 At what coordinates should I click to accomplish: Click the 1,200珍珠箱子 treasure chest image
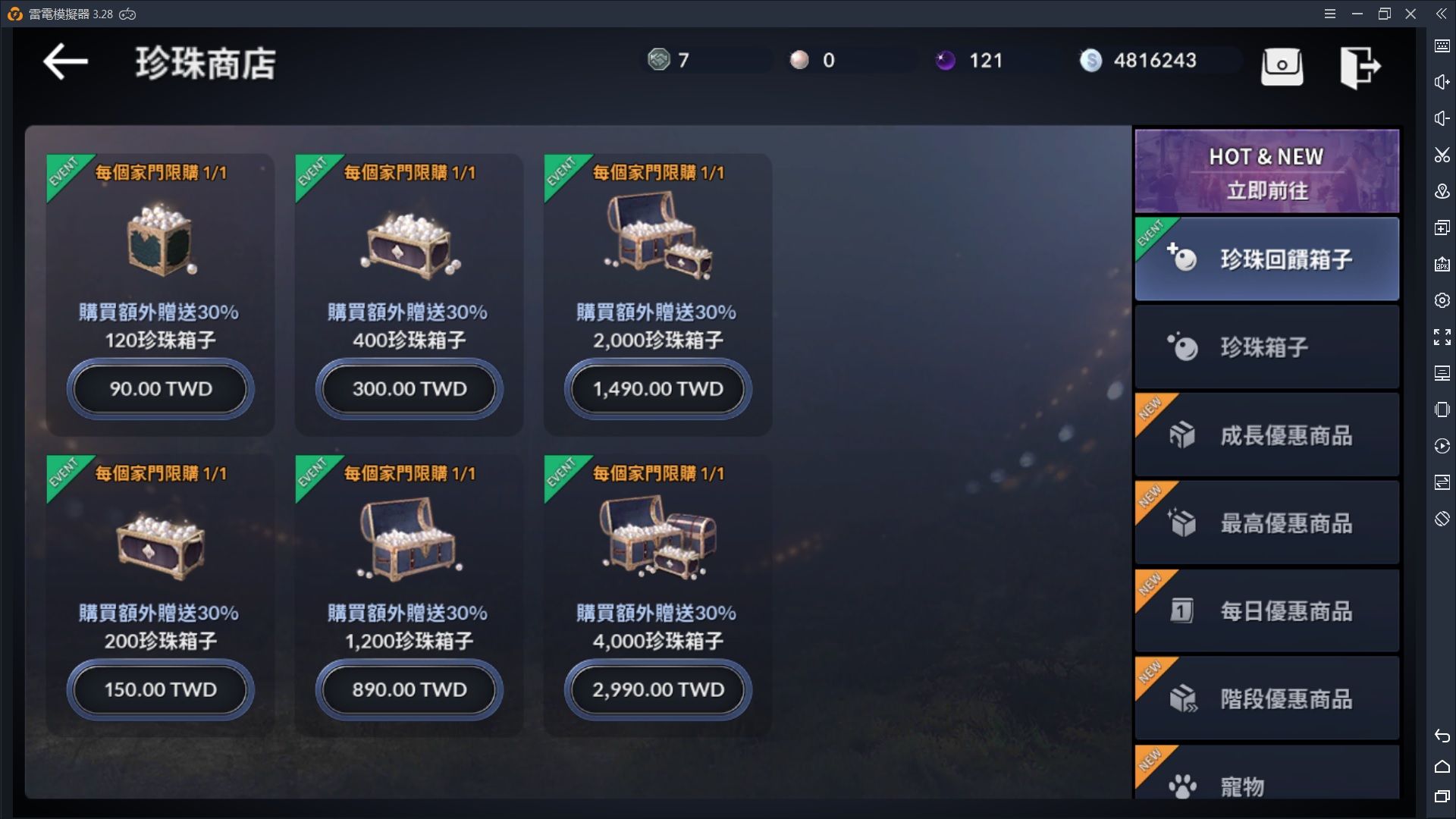[x=408, y=538]
